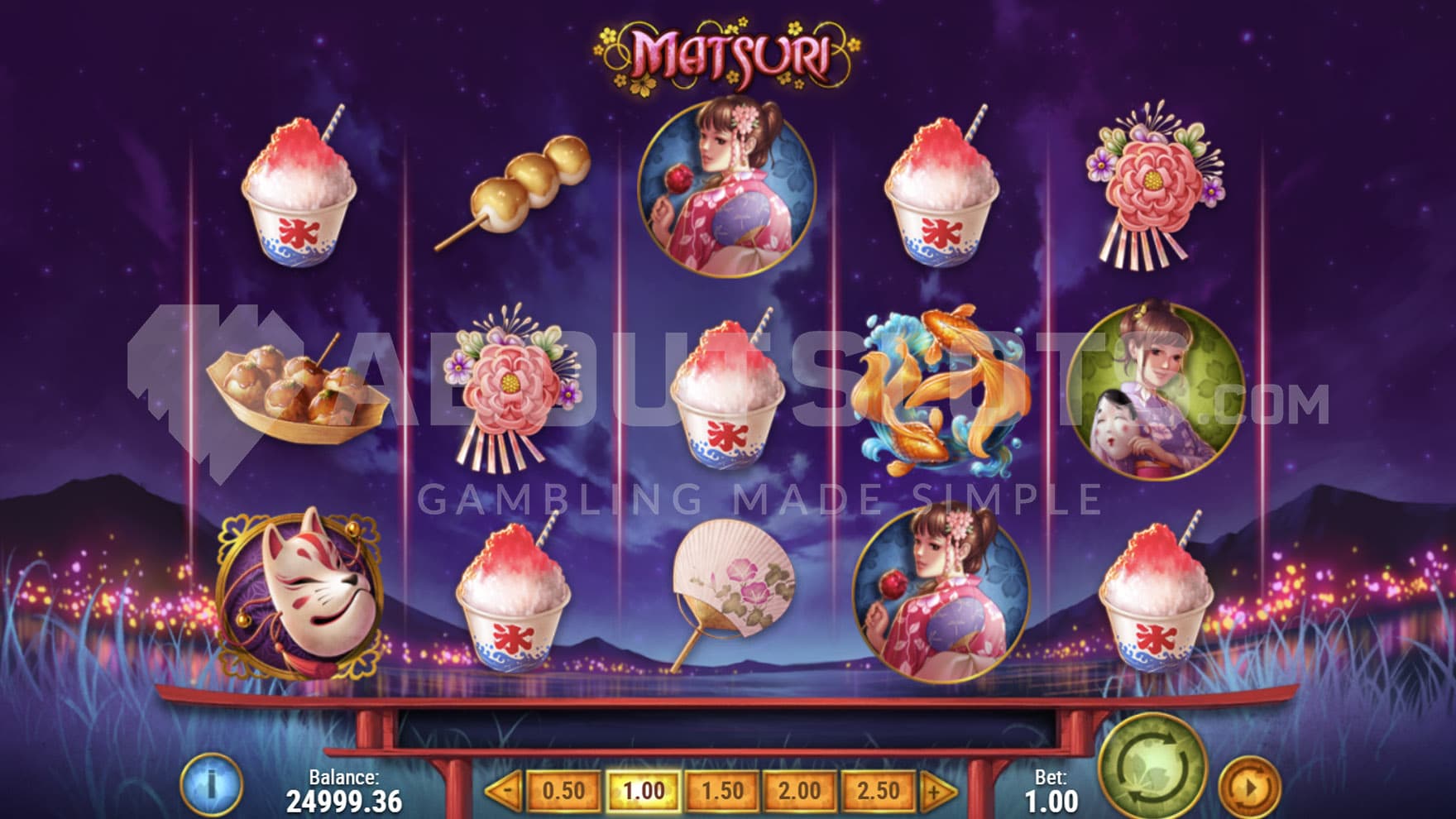
Task: Select the 0.50 bet value
Action: (563, 792)
